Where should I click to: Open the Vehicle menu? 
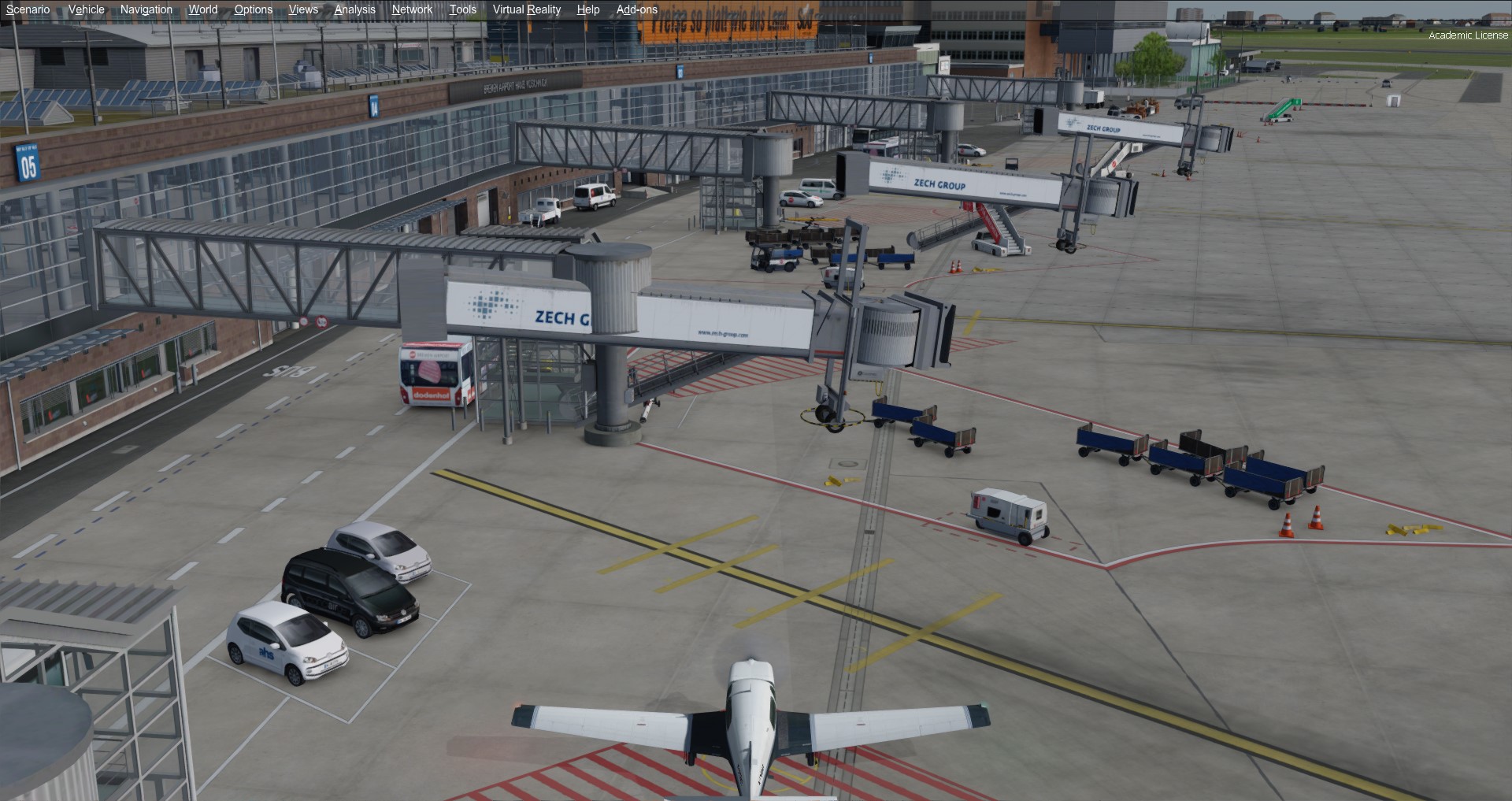coord(86,9)
